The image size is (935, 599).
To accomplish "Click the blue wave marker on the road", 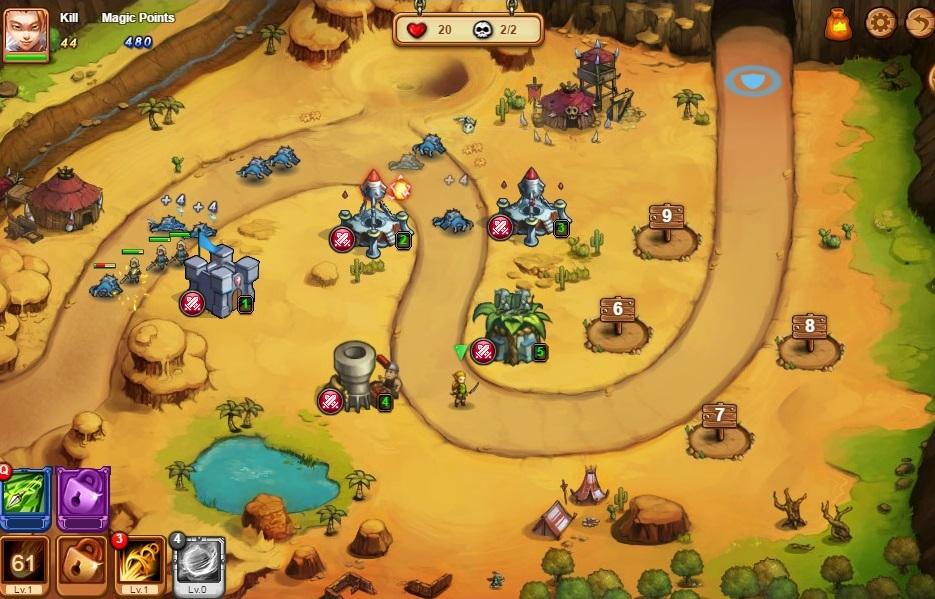I will point(753,79).
